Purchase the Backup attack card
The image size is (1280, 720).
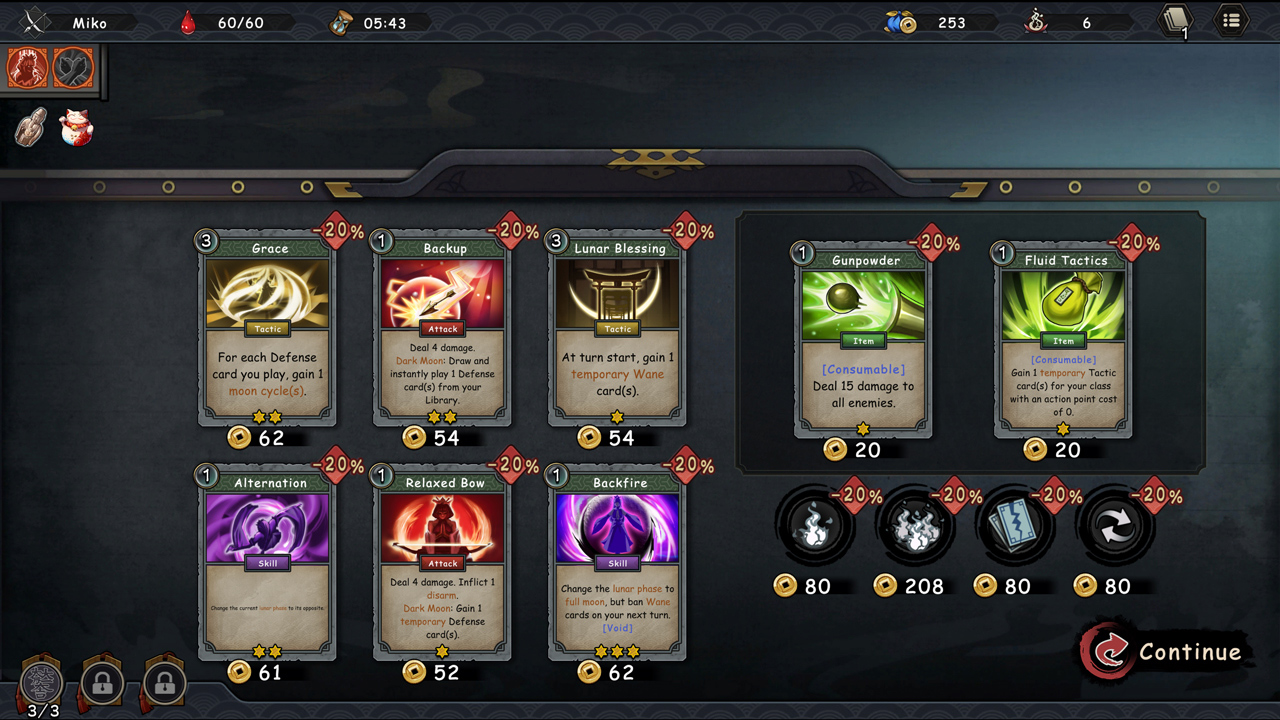tap(443, 329)
